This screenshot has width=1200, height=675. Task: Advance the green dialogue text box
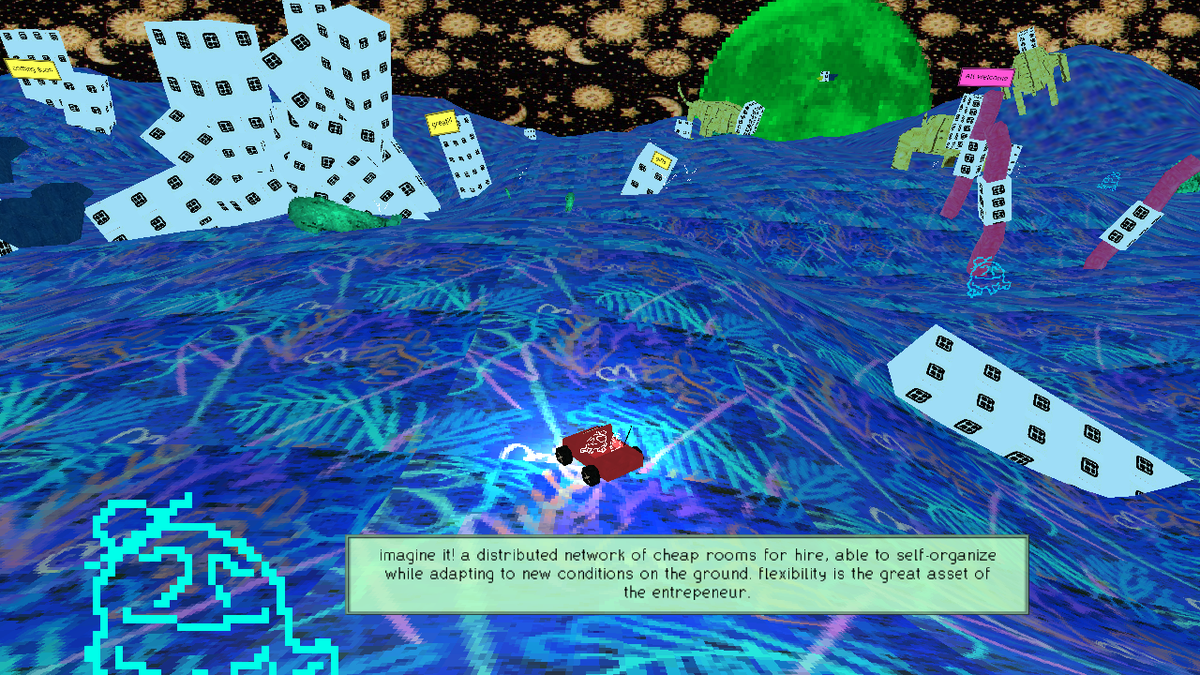pyautogui.click(x=687, y=575)
